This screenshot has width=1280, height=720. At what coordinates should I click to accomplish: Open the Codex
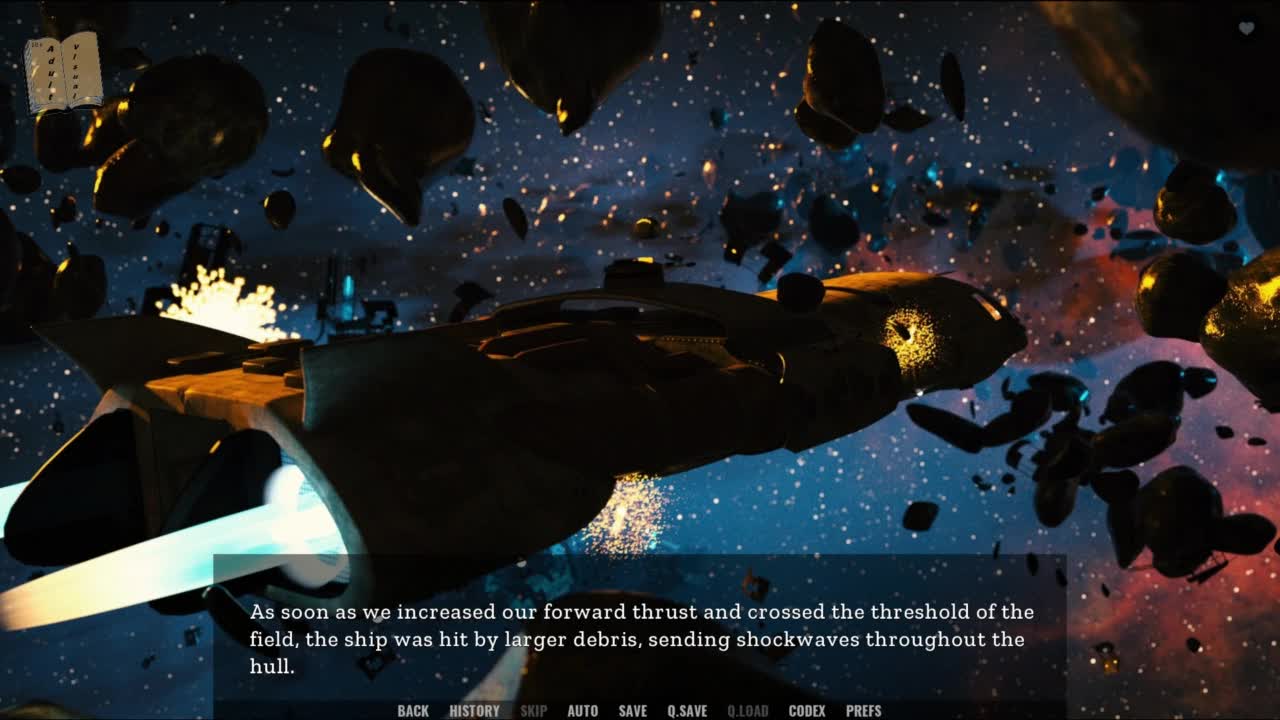click(807, 711)
